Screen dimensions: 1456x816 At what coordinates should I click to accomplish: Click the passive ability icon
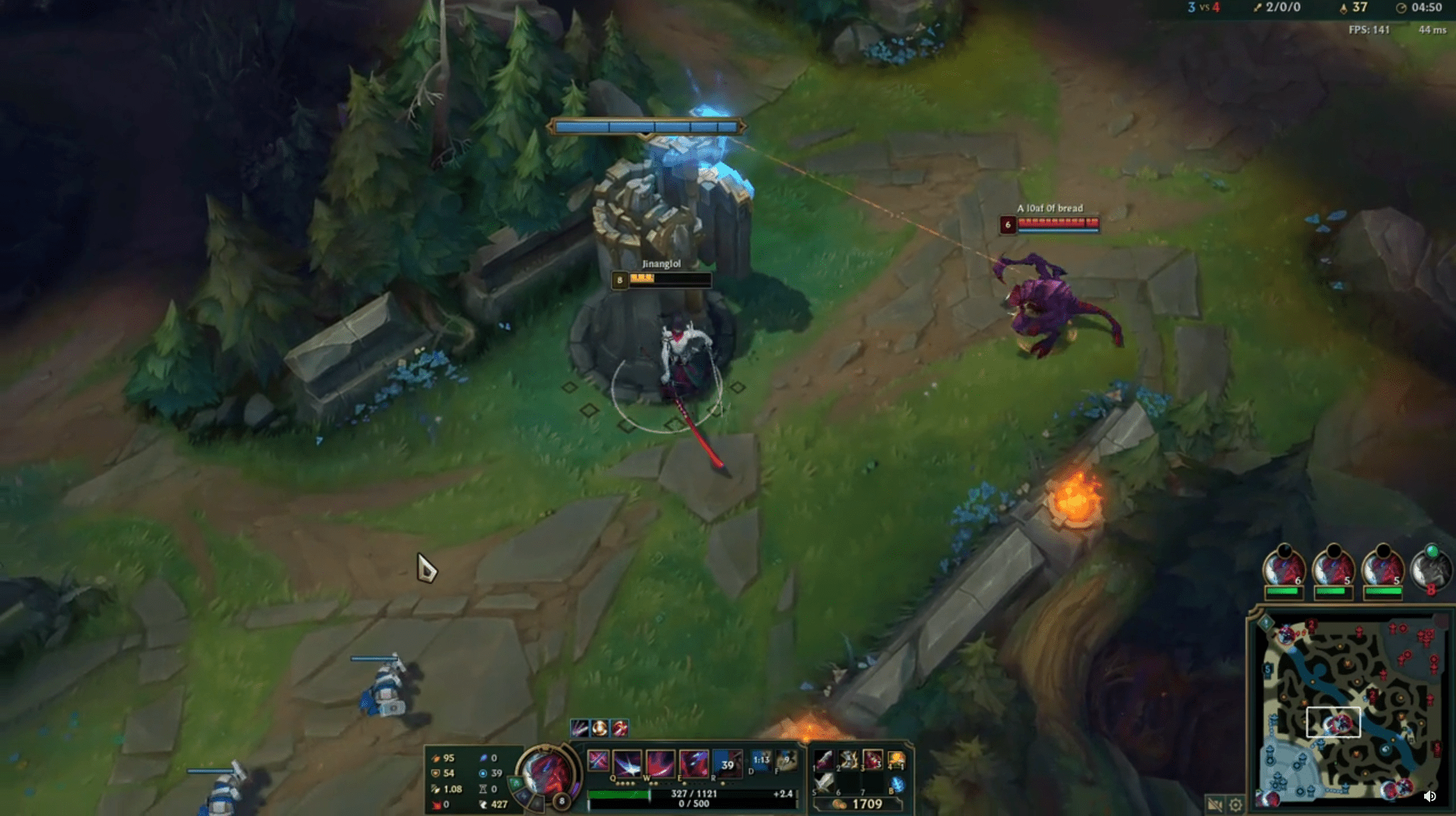point(599,760)
